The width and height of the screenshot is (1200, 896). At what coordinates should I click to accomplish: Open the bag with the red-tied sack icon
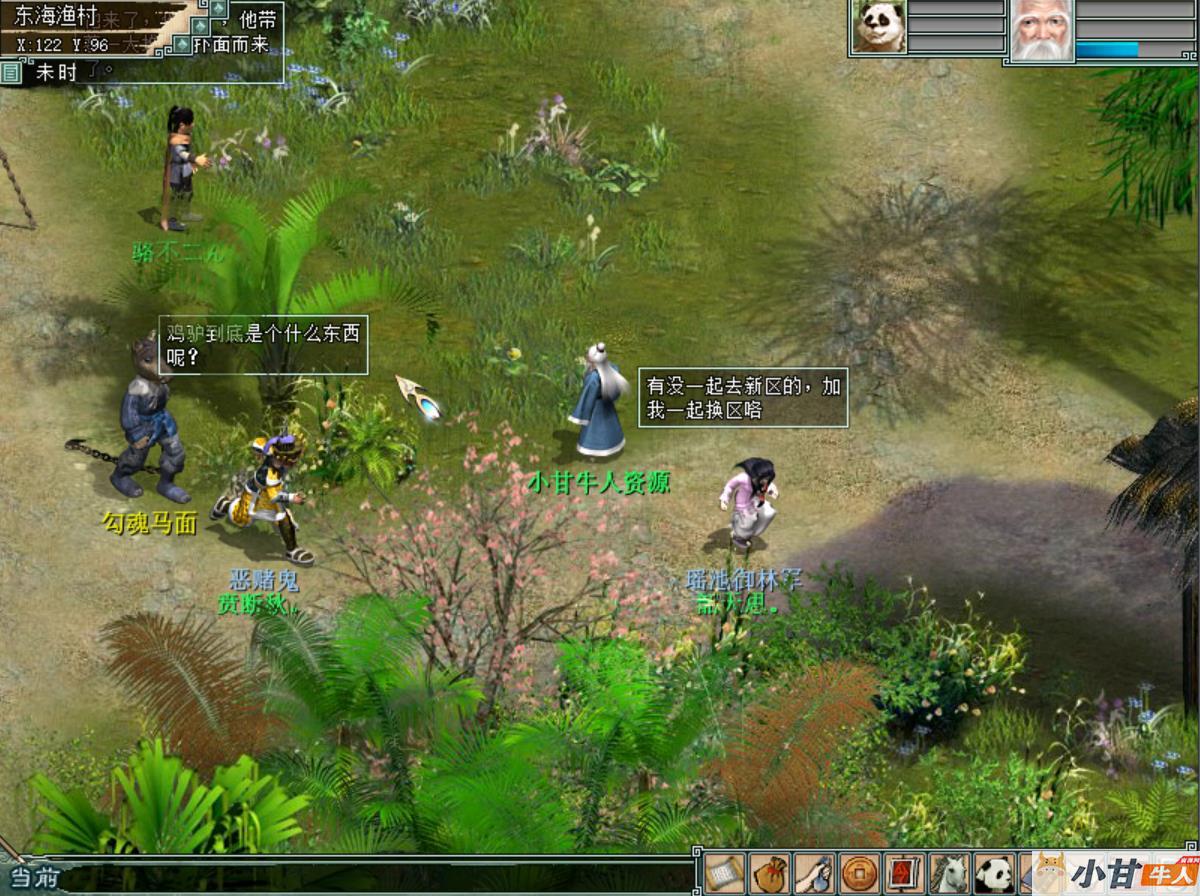point(769,873)
